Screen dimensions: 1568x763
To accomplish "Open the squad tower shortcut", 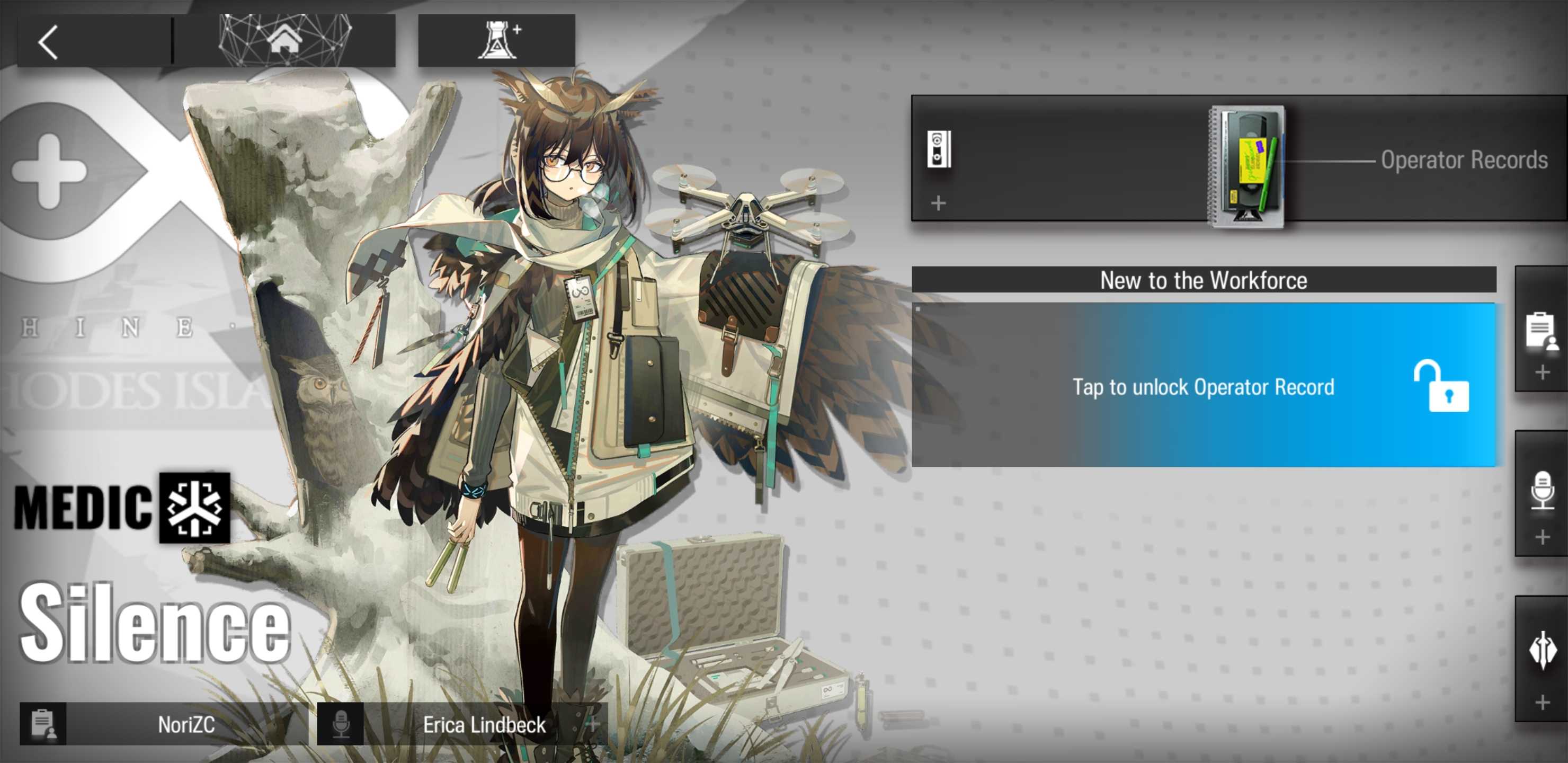I will [497, 41].
